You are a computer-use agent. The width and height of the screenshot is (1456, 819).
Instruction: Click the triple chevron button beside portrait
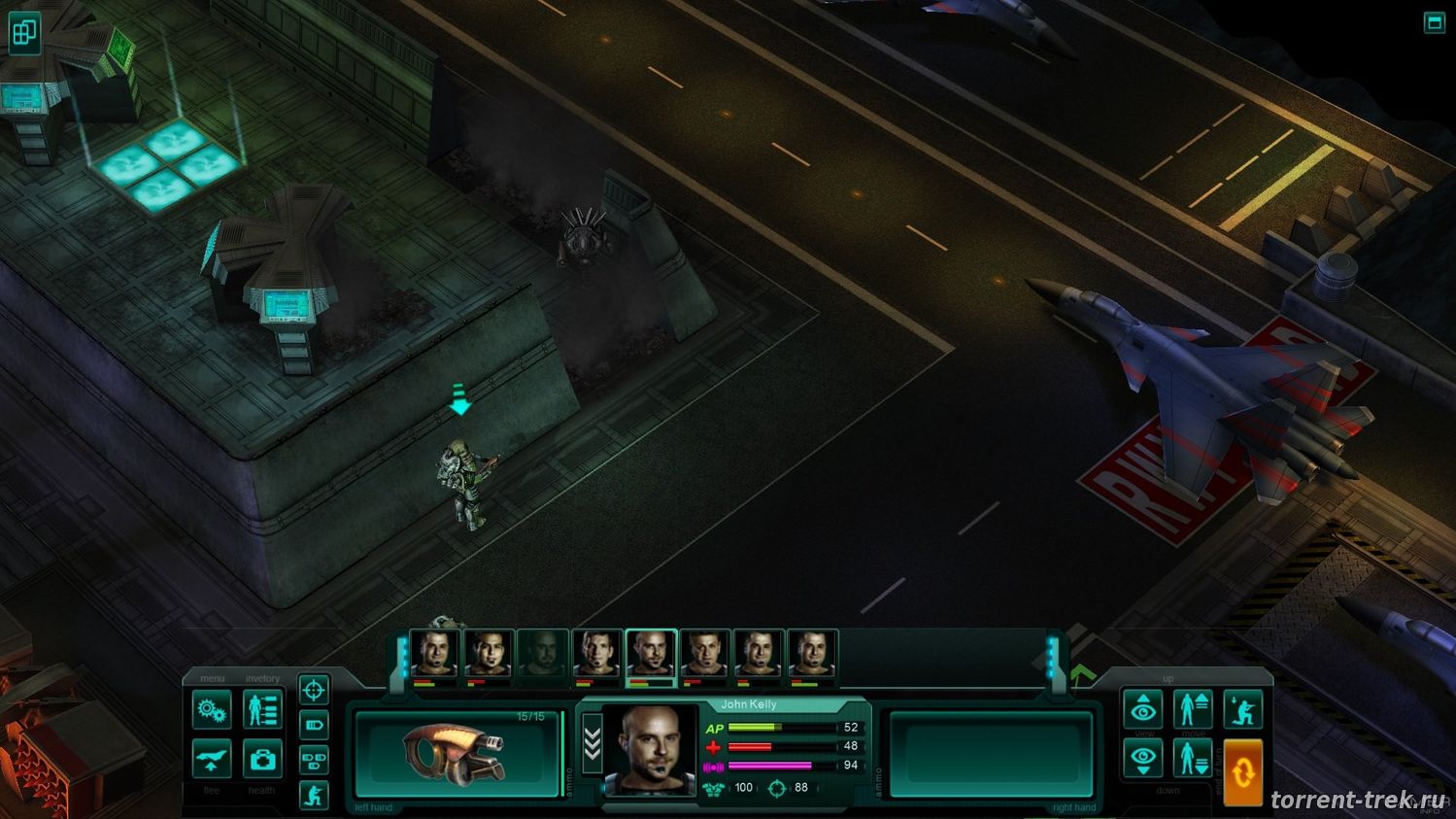(x=591, y=746)
